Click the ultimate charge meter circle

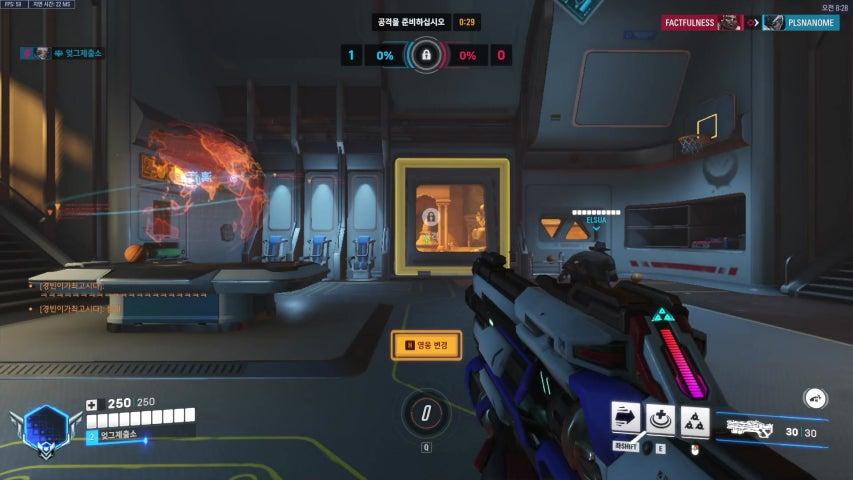coord(426,412)
